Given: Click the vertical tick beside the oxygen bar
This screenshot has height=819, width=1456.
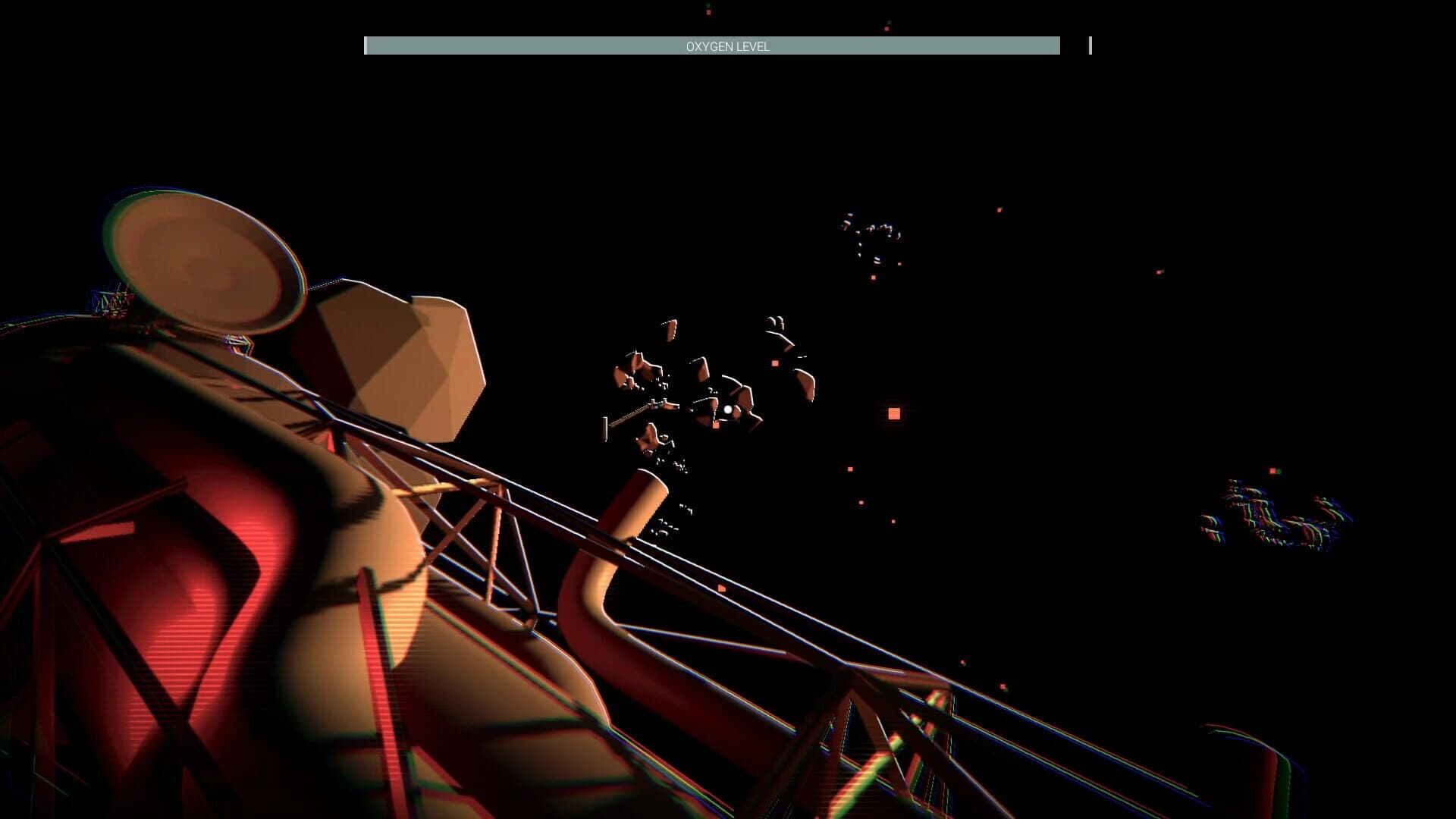Looking at the screenshot, I should [x=1090, y=45].
